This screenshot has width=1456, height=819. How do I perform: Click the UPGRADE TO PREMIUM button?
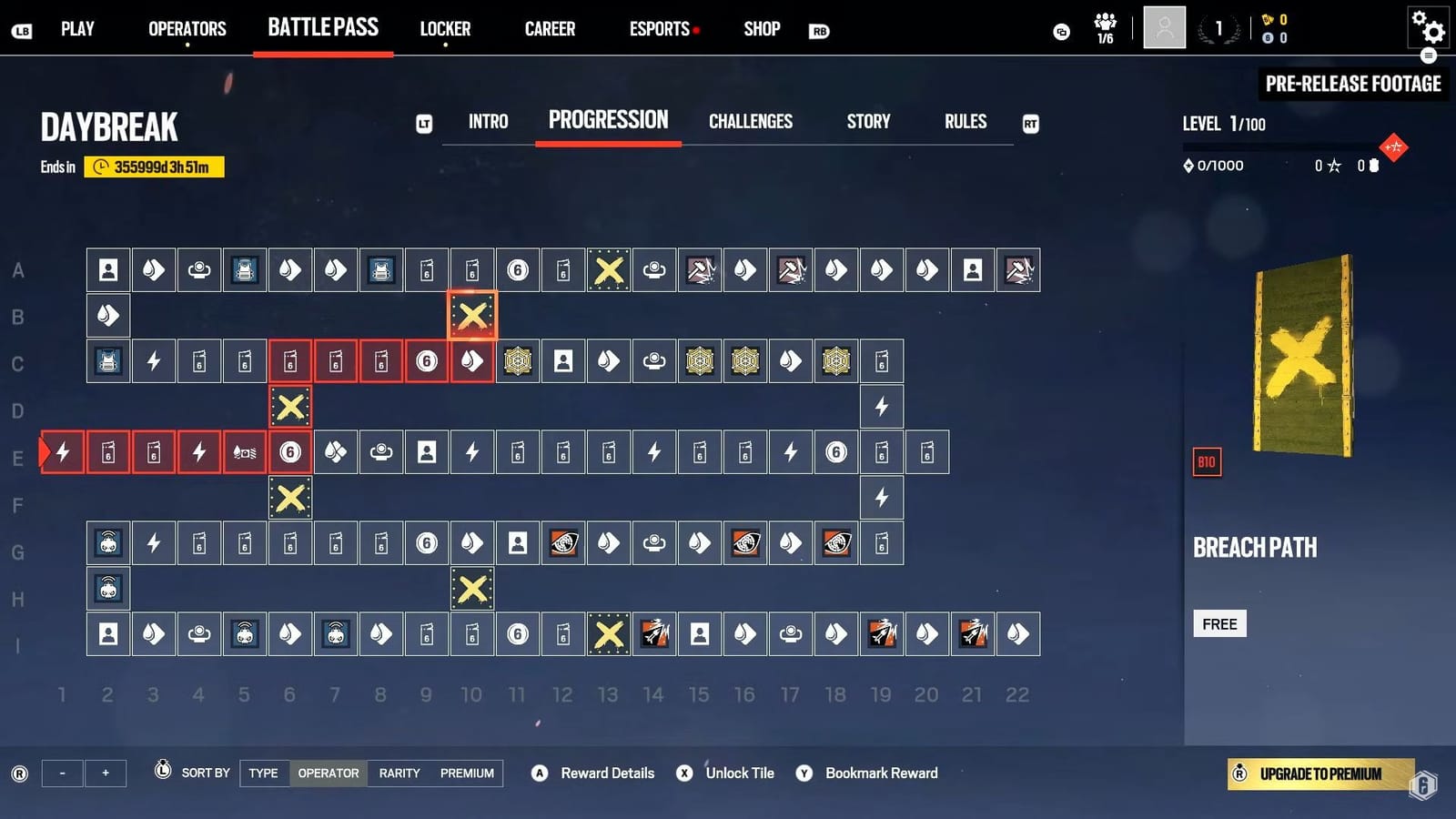pos(1320,774)
